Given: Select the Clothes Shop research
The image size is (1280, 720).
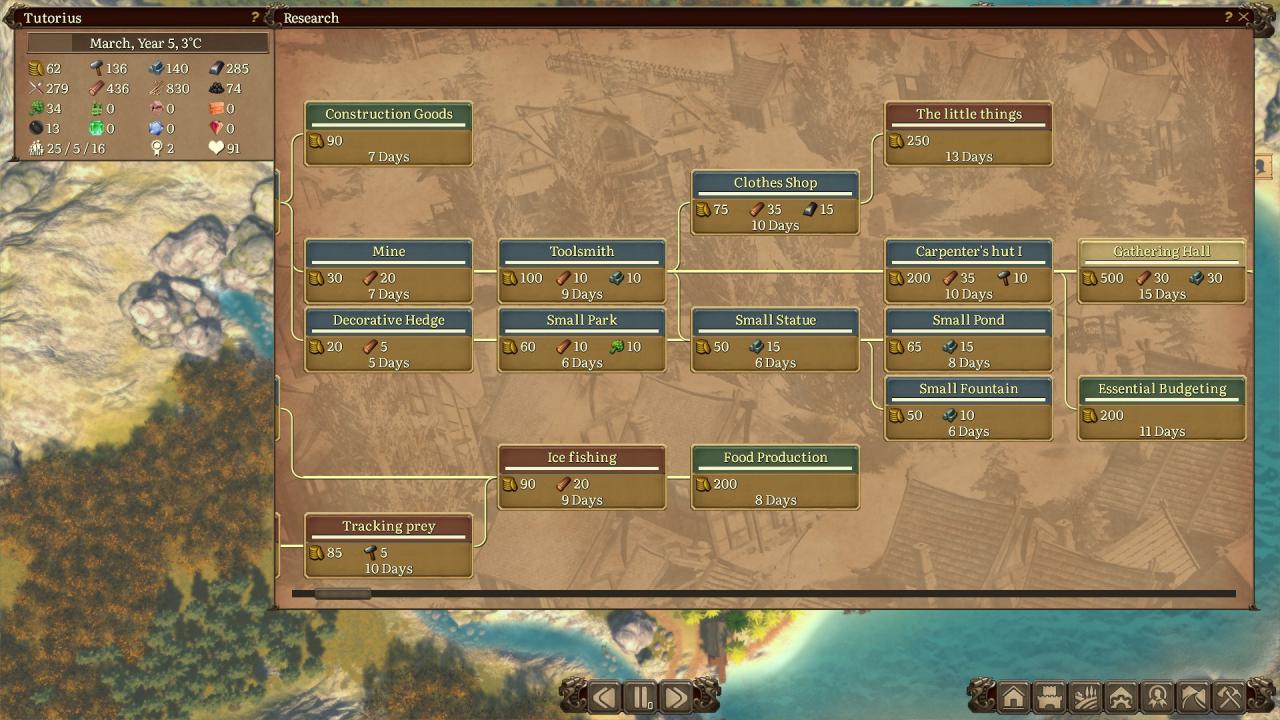Looking at the screenshot, I should tap(775, 202).
